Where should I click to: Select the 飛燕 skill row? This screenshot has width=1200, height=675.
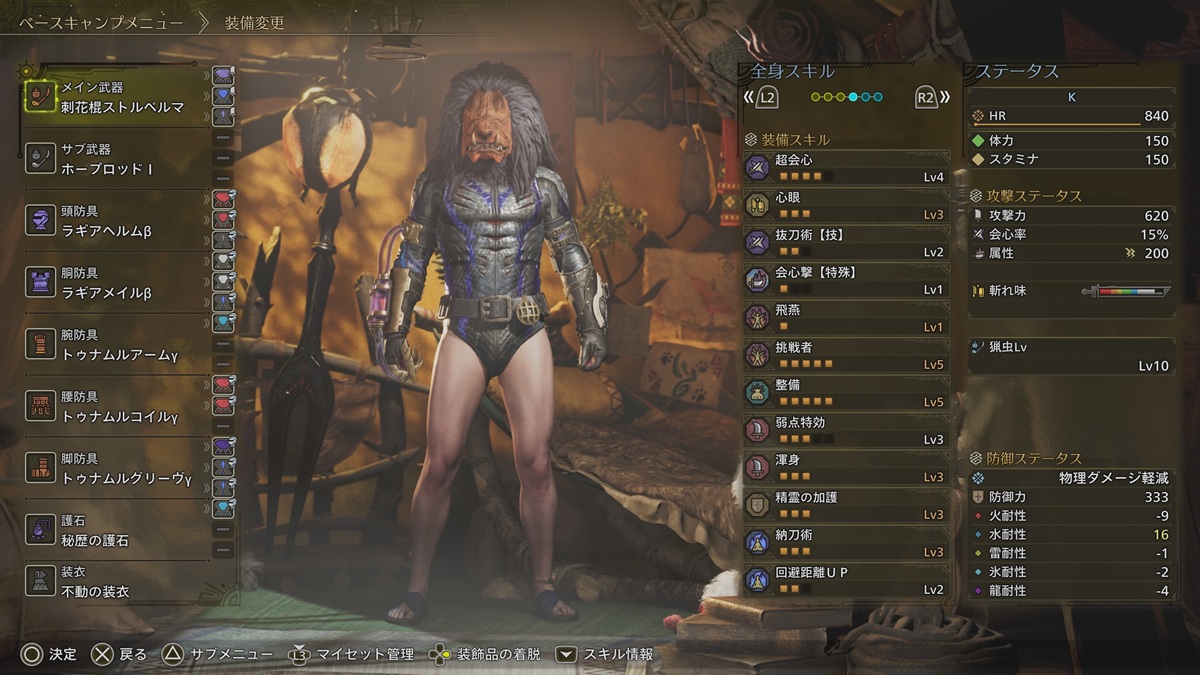click(x=845, y=317)
